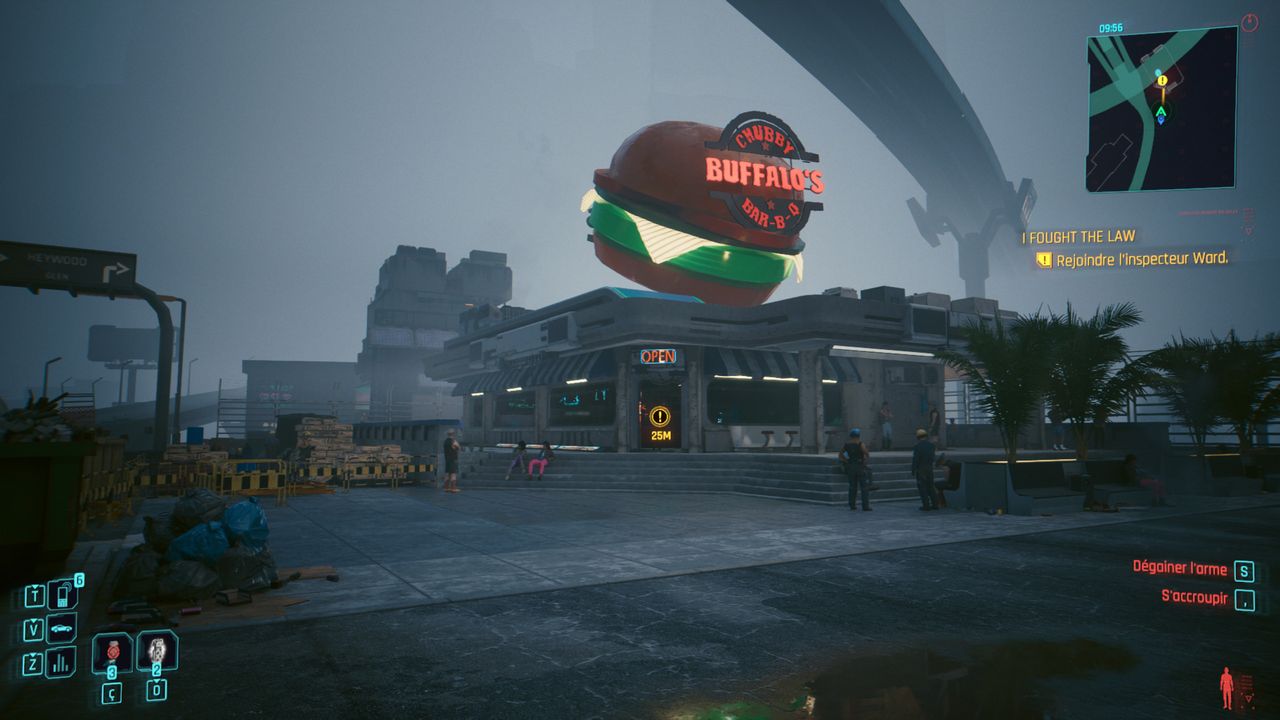Open the minimap
The width and height of the screenshot is (1280, 720).
pyautogui.click(x=1161, y=109)
